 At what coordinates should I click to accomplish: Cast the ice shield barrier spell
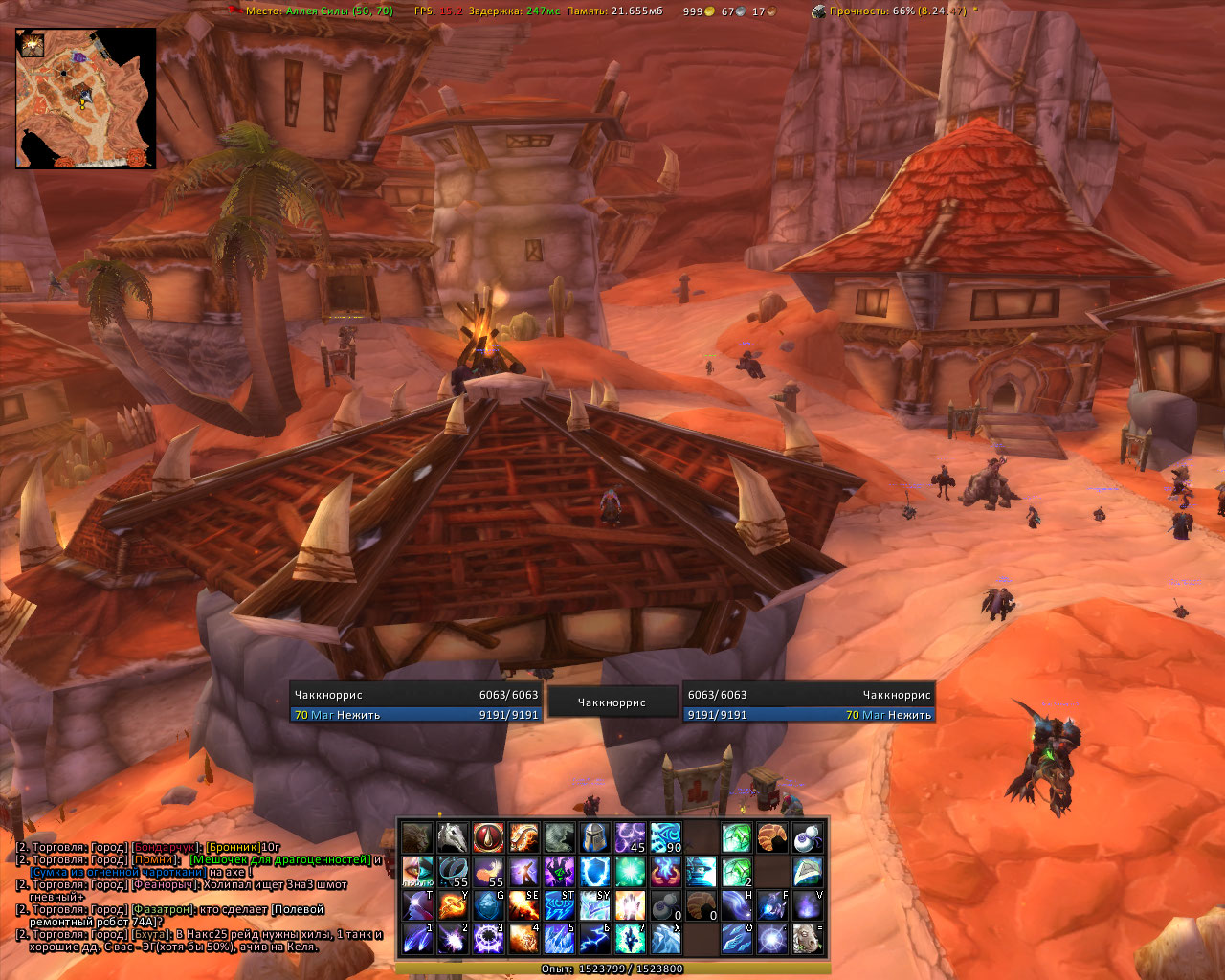593,871
